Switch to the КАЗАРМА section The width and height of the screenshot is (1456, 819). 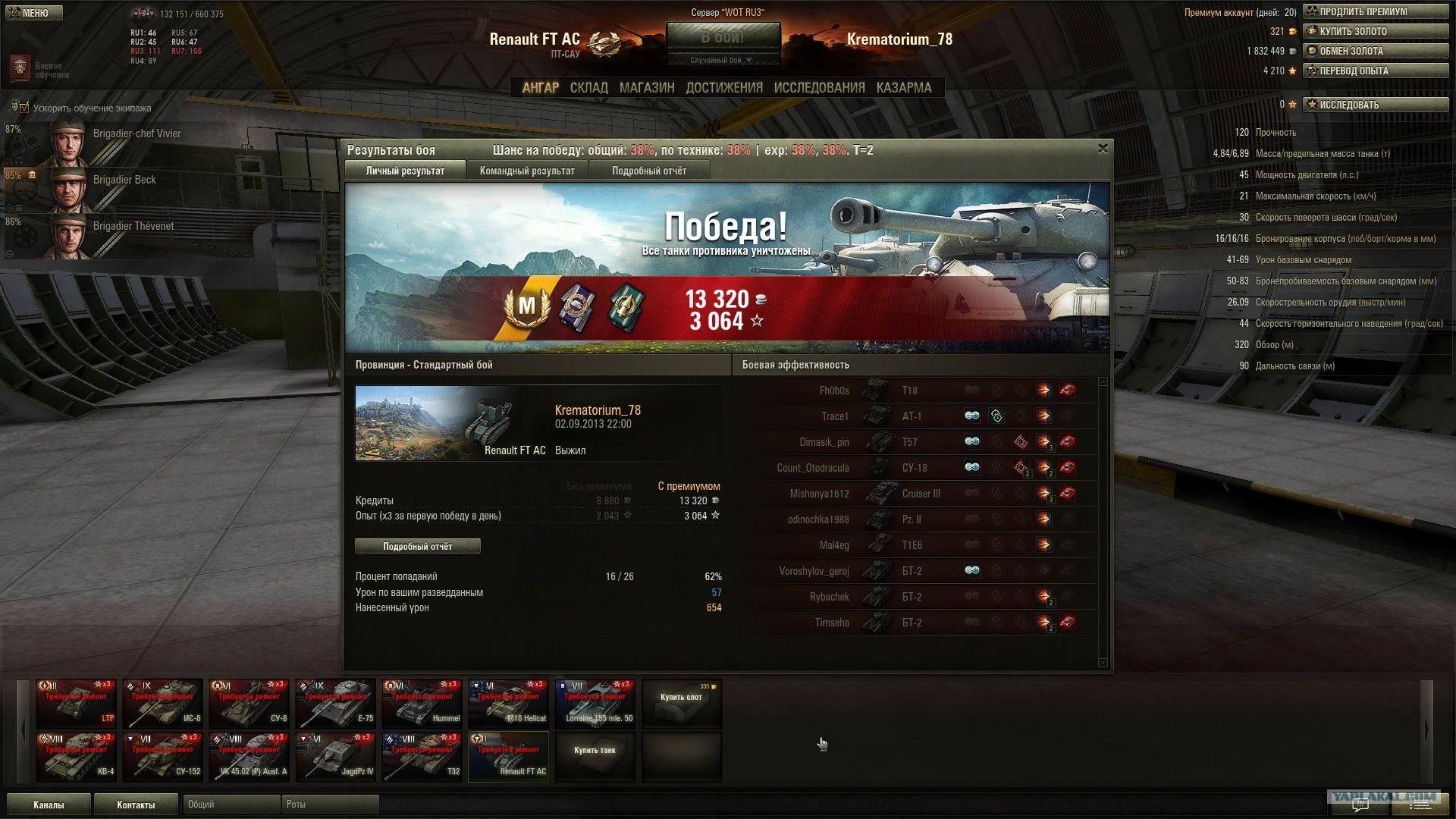click(x=903, y=88)
